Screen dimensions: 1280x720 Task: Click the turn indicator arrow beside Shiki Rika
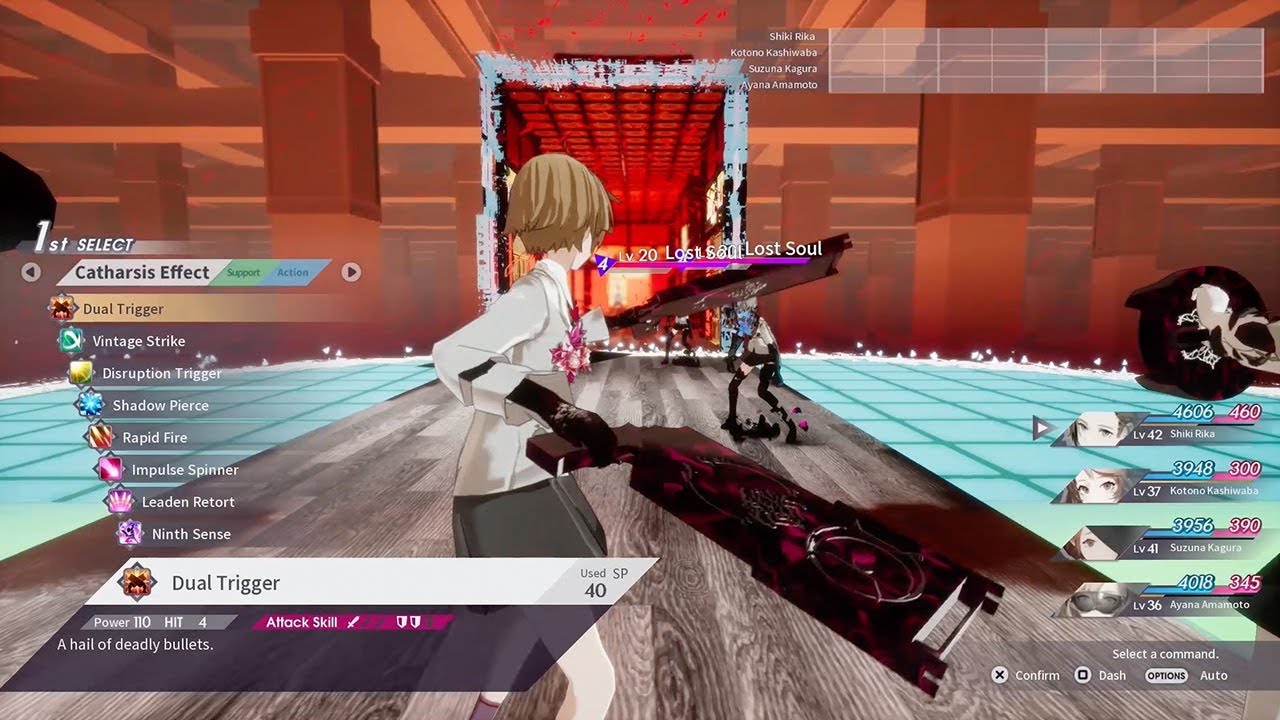1040,428
